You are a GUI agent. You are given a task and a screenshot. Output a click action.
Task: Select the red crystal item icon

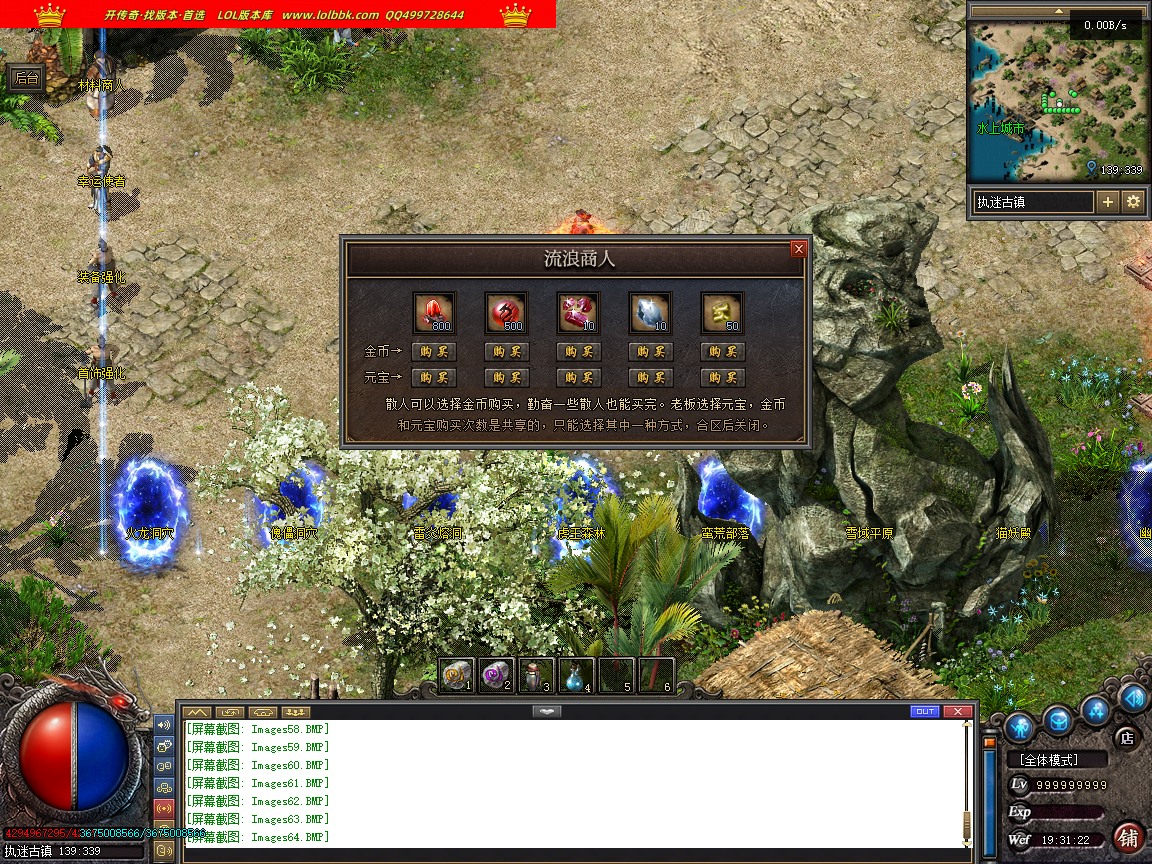434,313
